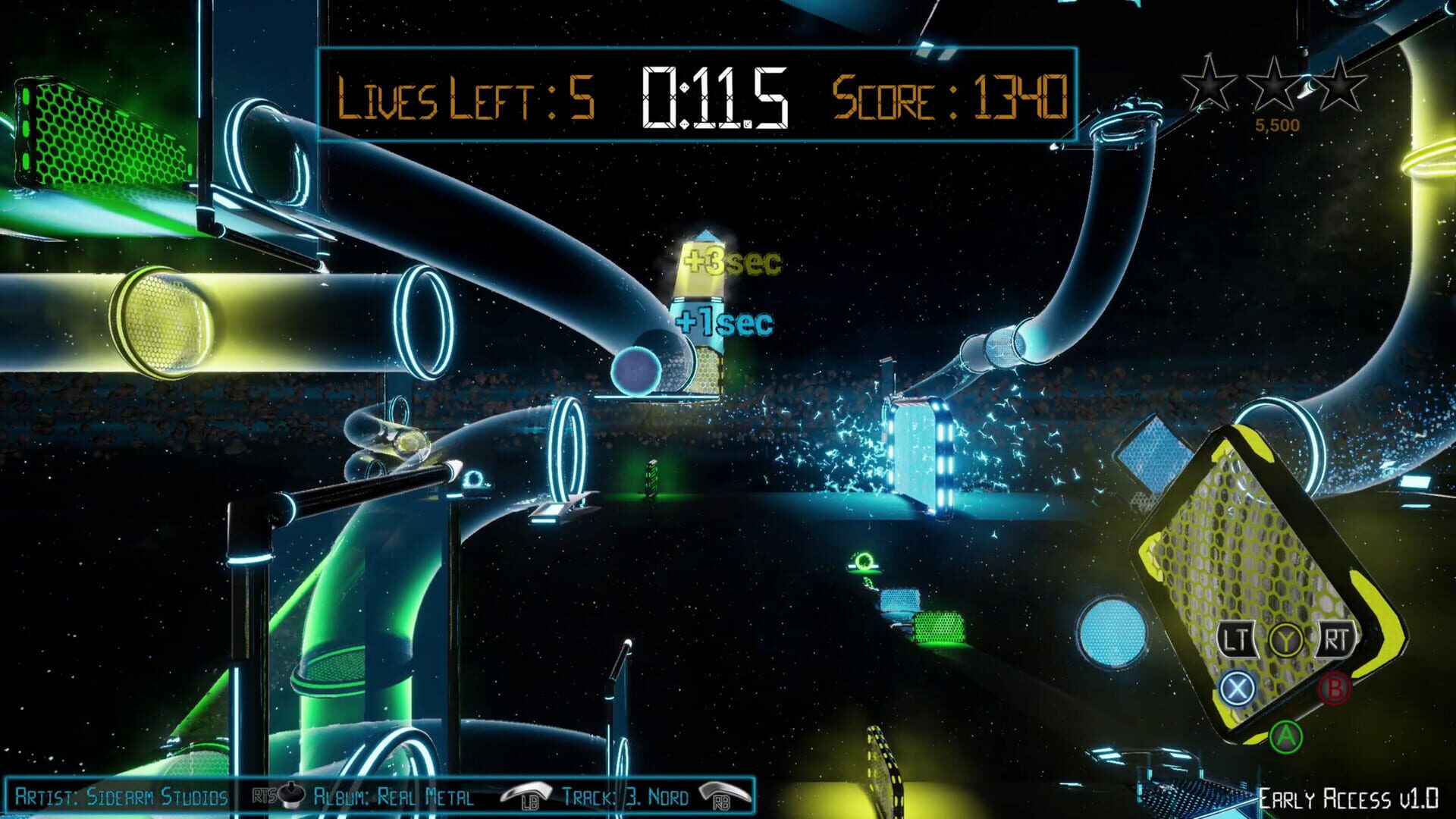
Task: Expand the Track: 3. Nord selector
Action: [626, 798]
